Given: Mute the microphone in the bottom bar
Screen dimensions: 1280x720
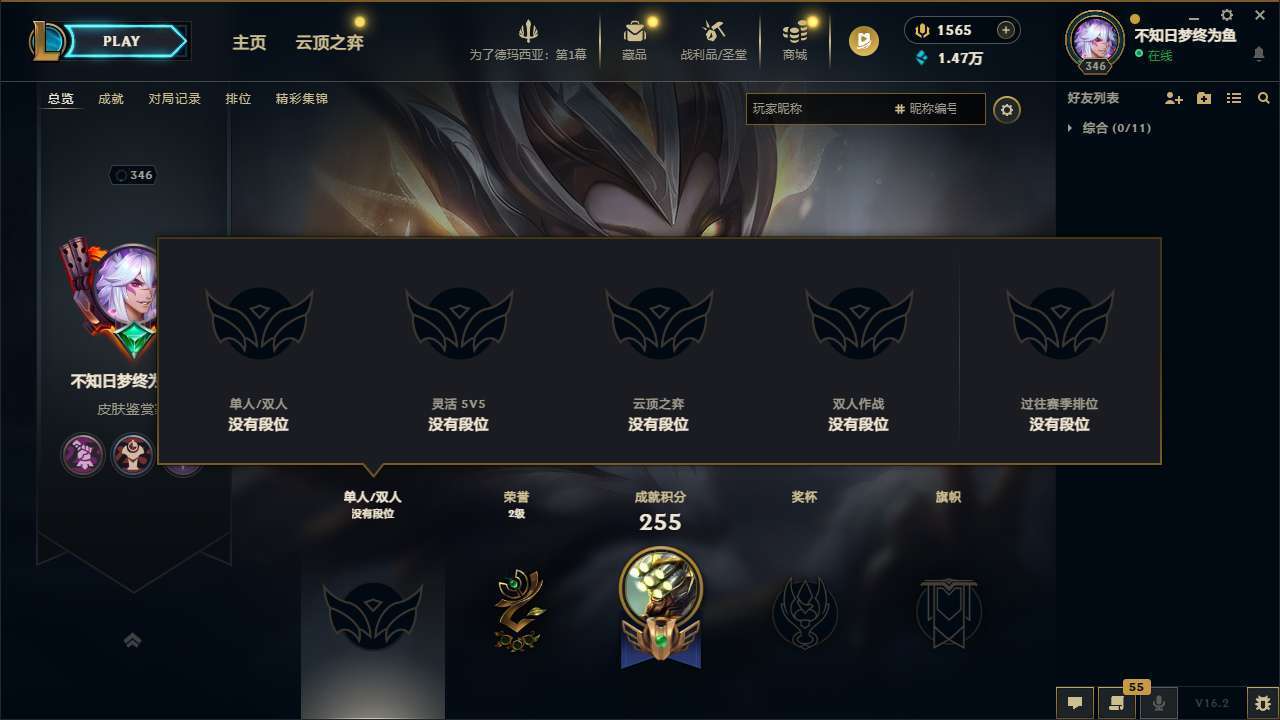Looking at the screenshot, I should coord(1159,703).
